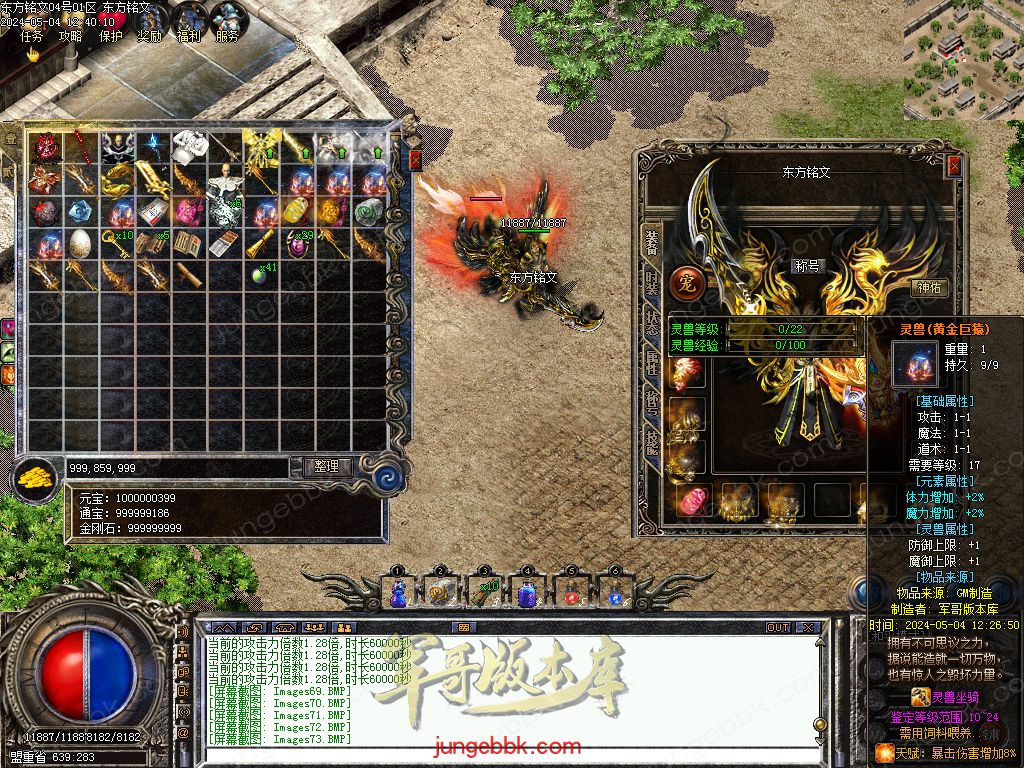Open the 奖励 rewards menu
The image size is (1024, 768).
[149, 37]
